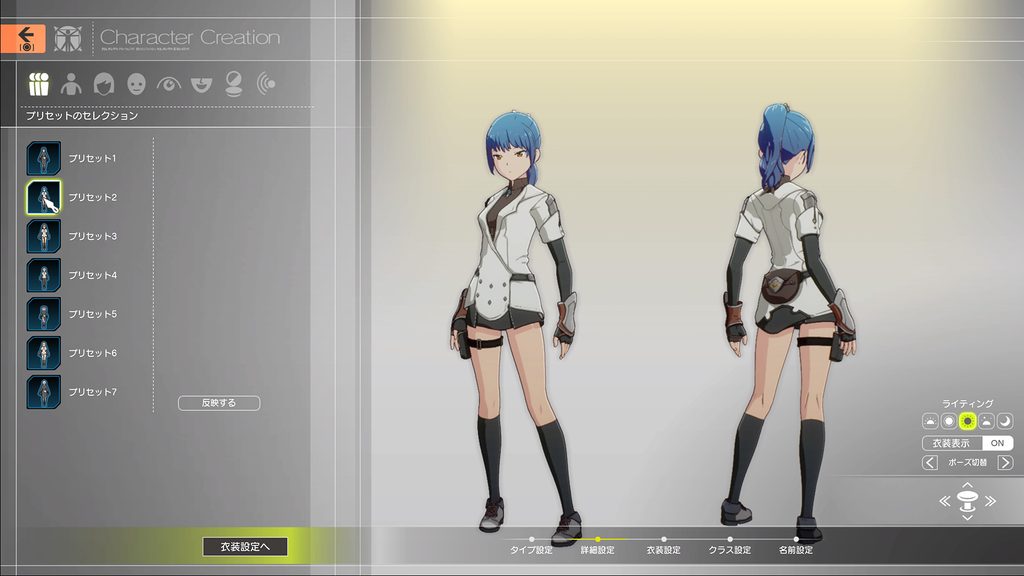Select the voice settings tab with the sound-wave icon
This screenshot has height=576, width=1024.
(266, 84)
